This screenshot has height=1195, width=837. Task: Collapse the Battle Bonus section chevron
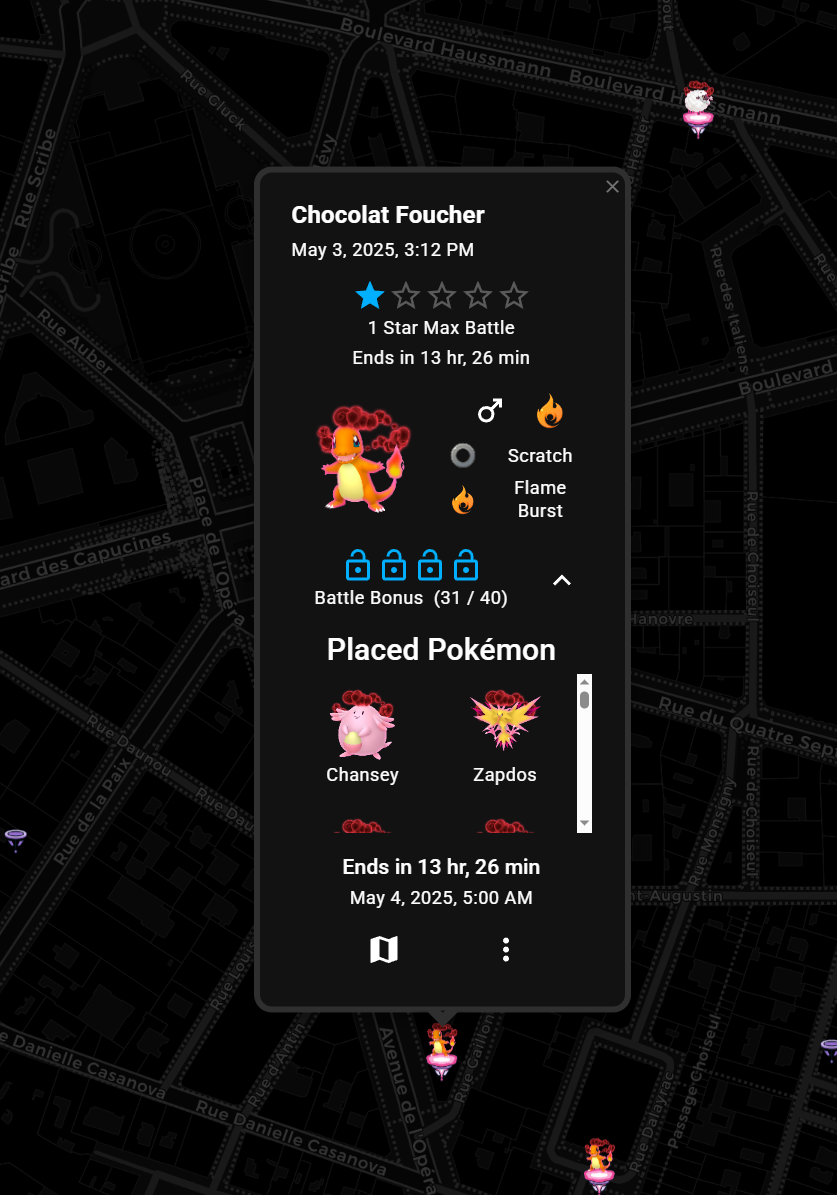point(562,580)
